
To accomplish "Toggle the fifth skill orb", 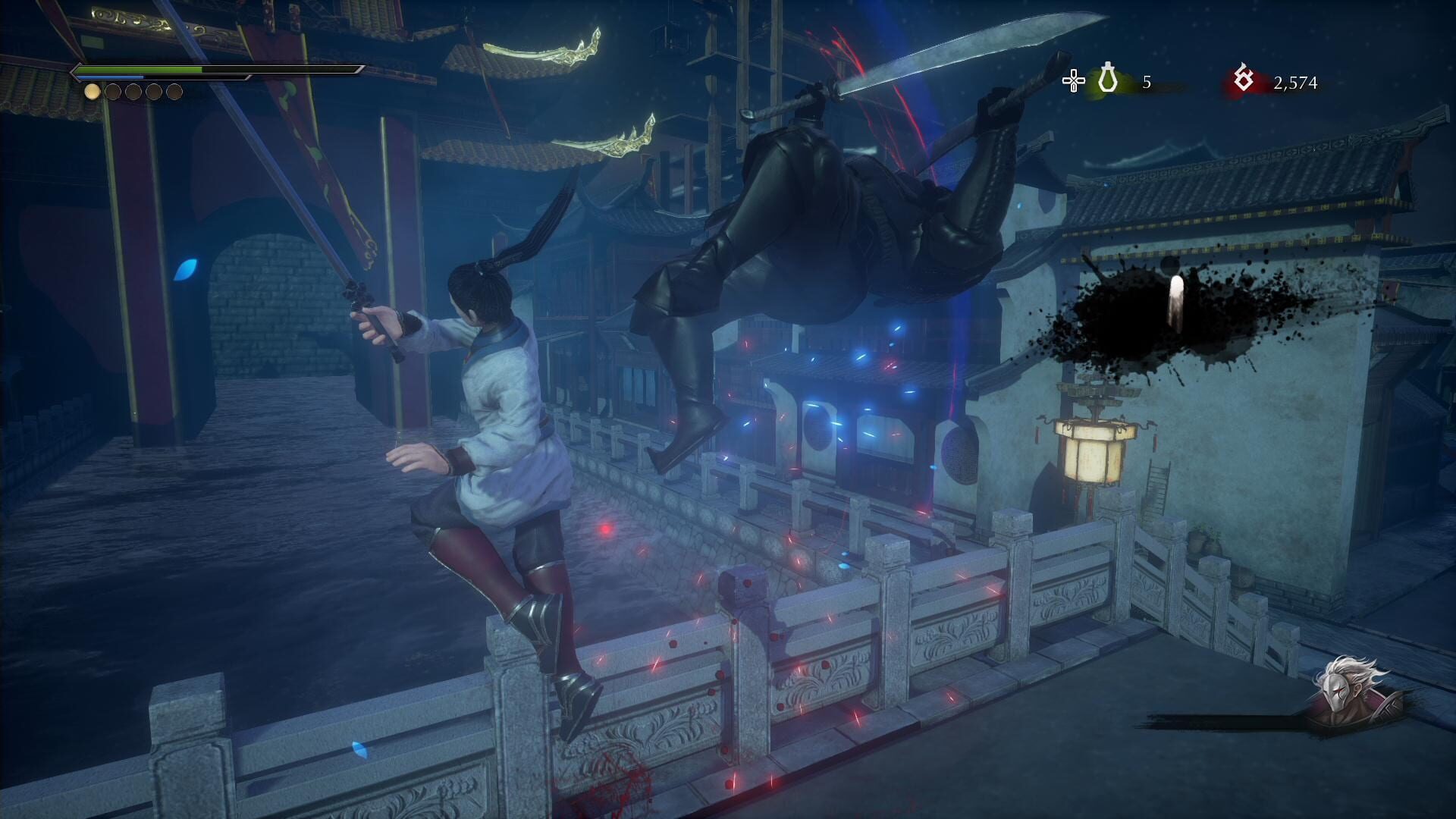I will point(174,93).
